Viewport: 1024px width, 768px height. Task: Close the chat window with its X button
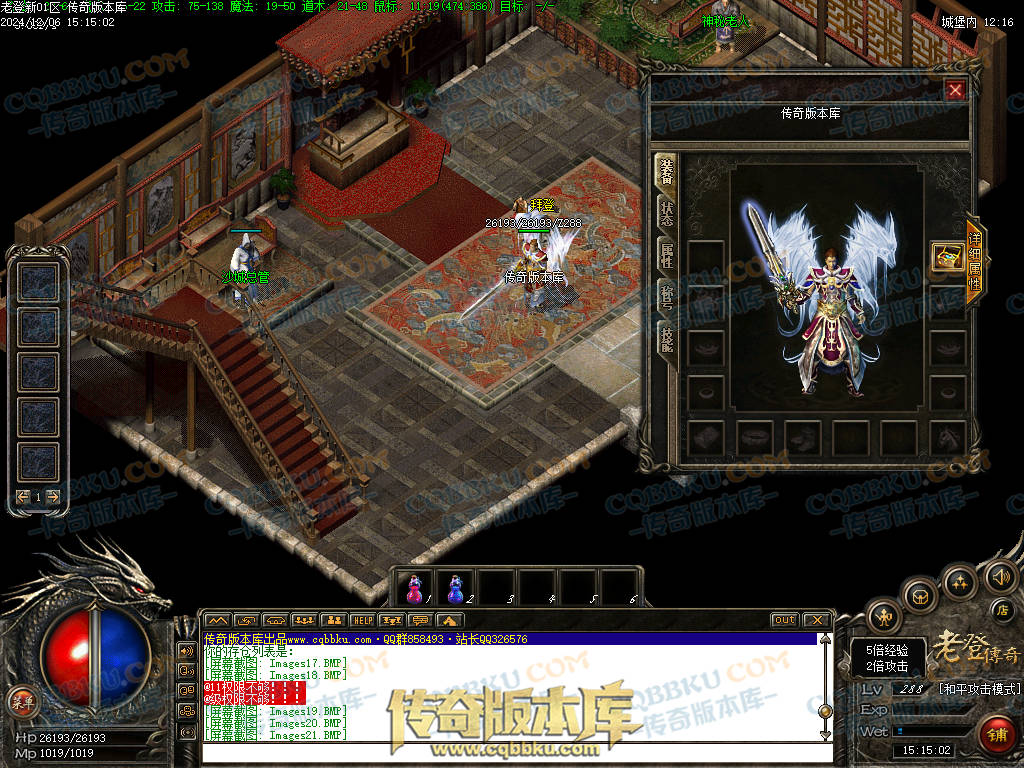[816, 620]
